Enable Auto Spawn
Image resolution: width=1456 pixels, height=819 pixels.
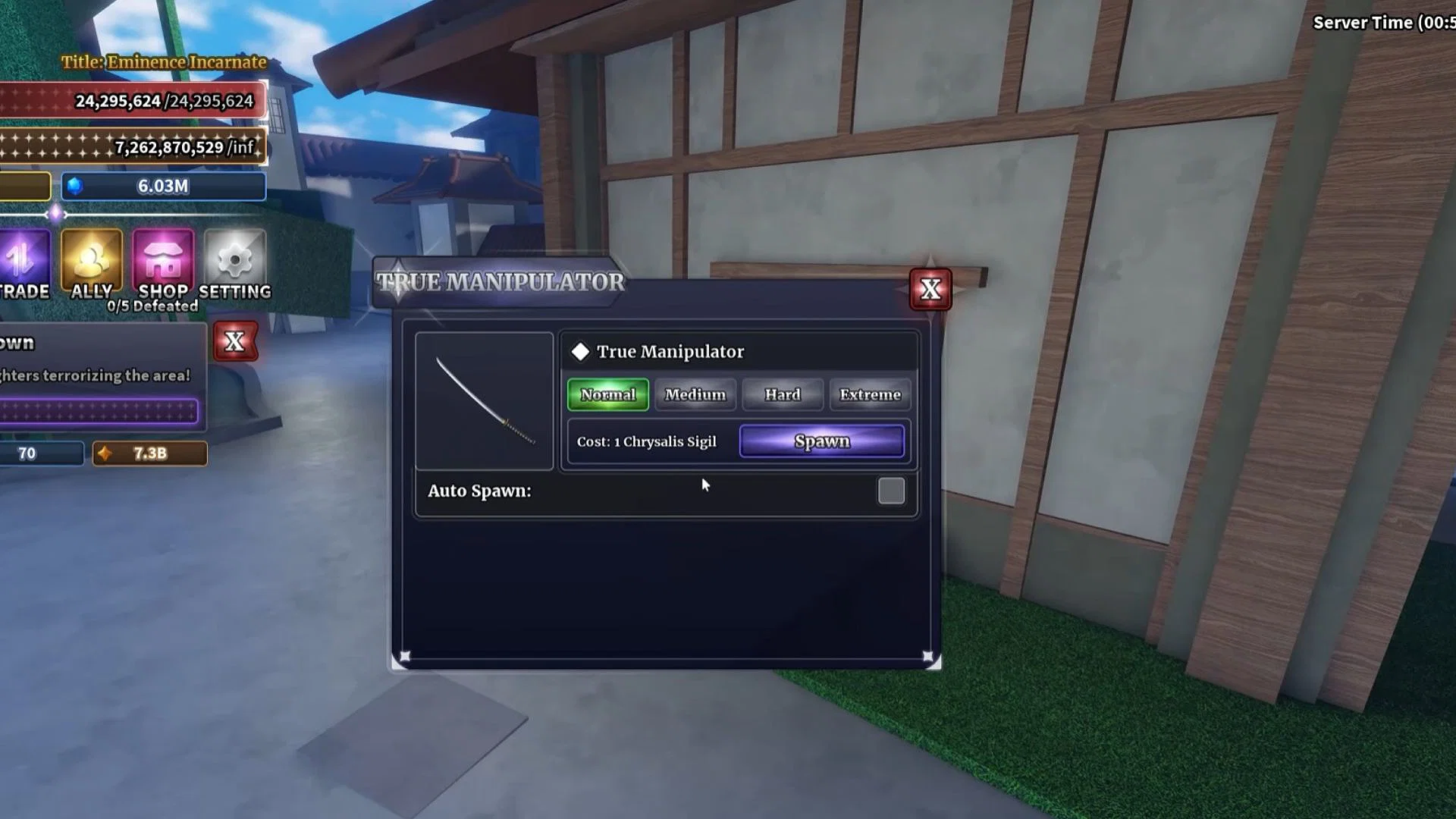pos(892,491)
